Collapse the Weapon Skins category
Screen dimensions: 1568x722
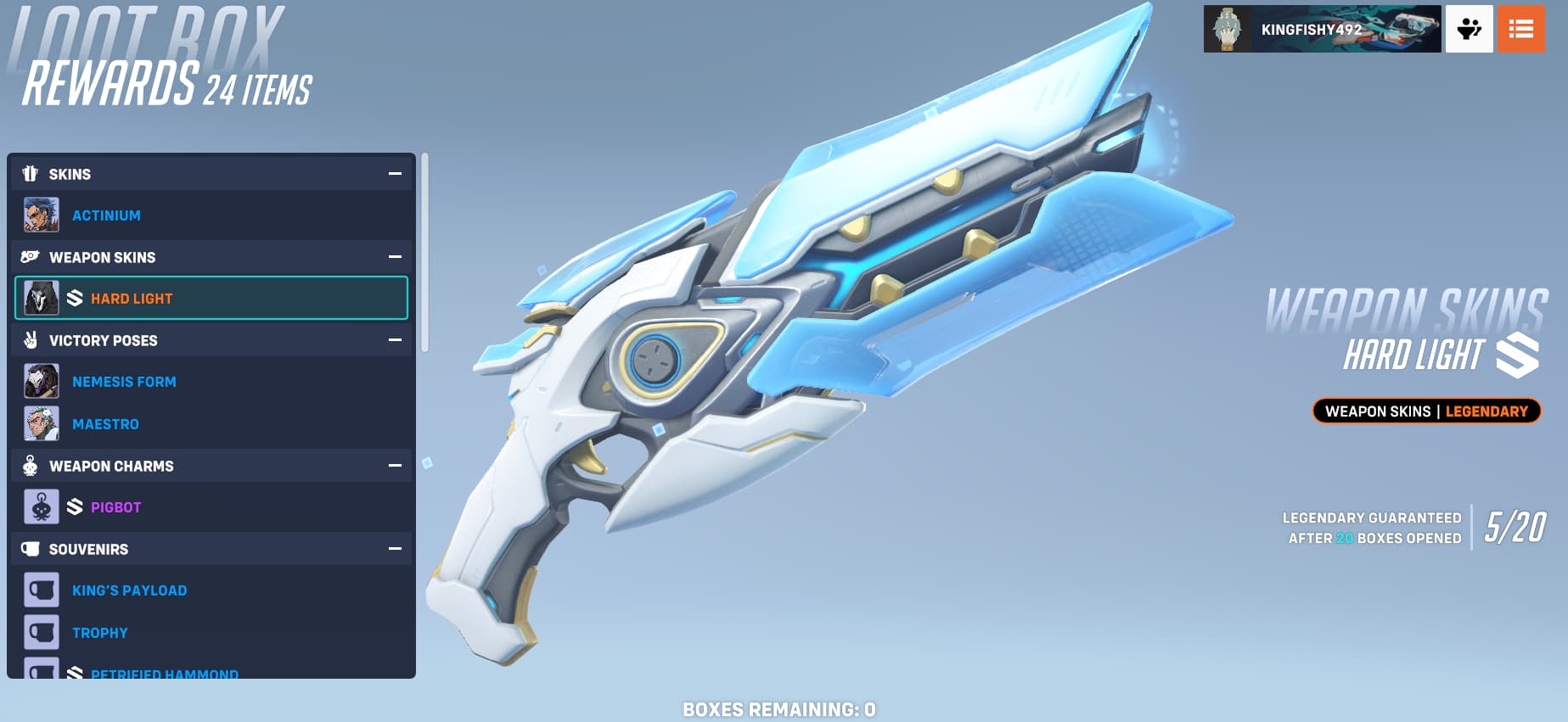click(x=395, y=257)
